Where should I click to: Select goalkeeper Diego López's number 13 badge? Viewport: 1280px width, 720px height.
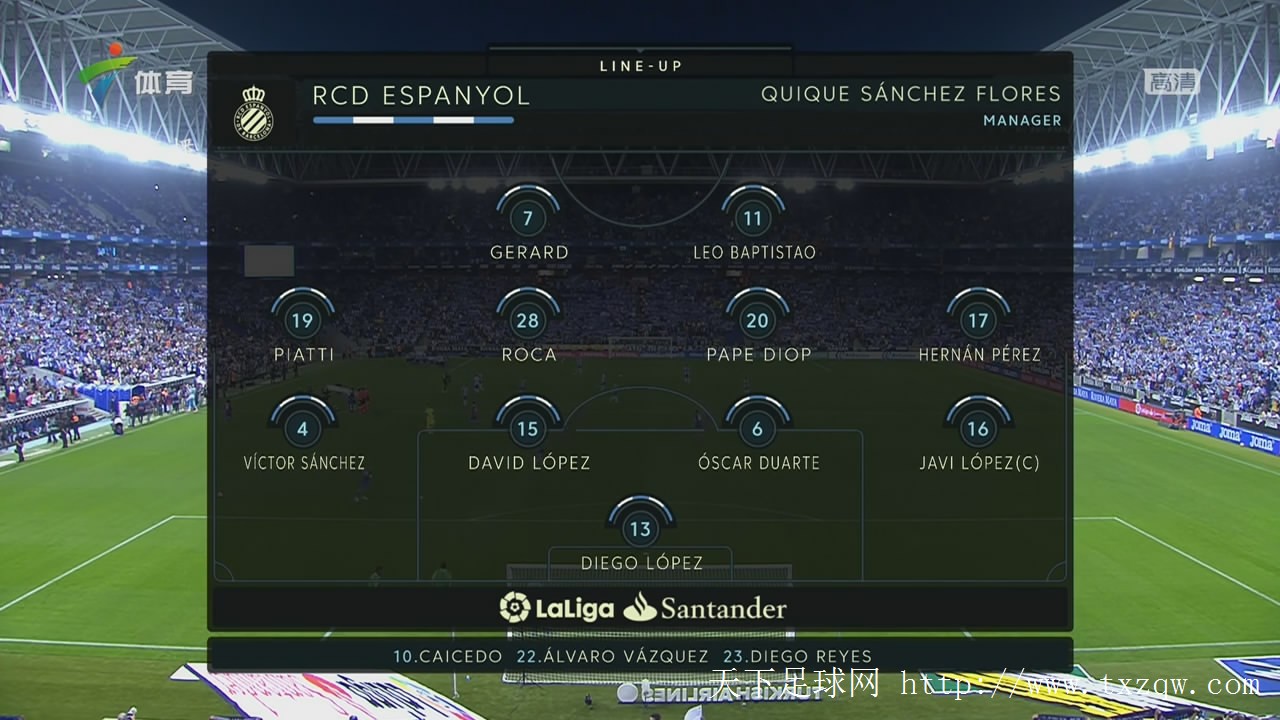tap(641, 529)
